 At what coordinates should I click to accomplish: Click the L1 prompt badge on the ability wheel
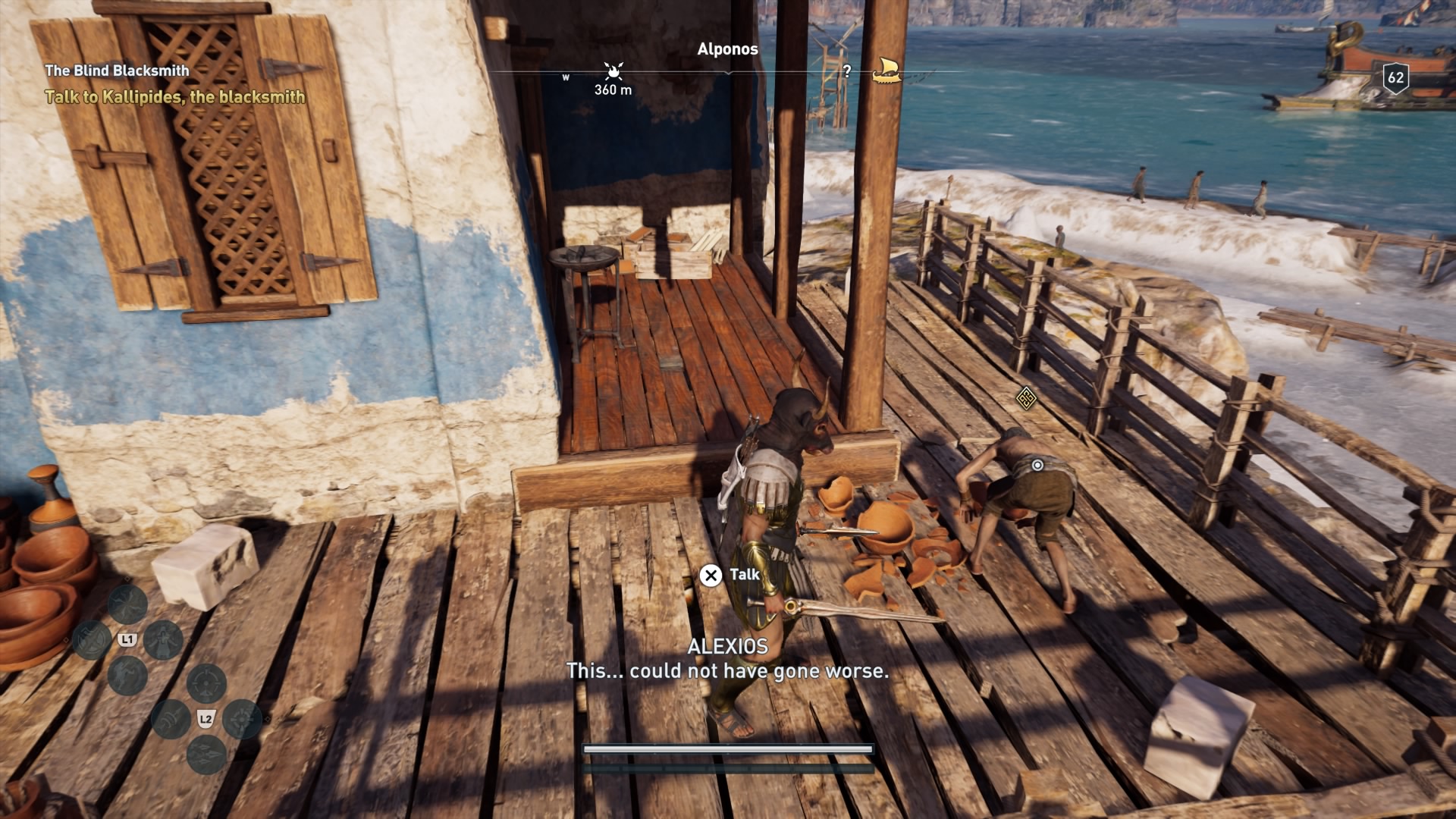tap(128, 639)
